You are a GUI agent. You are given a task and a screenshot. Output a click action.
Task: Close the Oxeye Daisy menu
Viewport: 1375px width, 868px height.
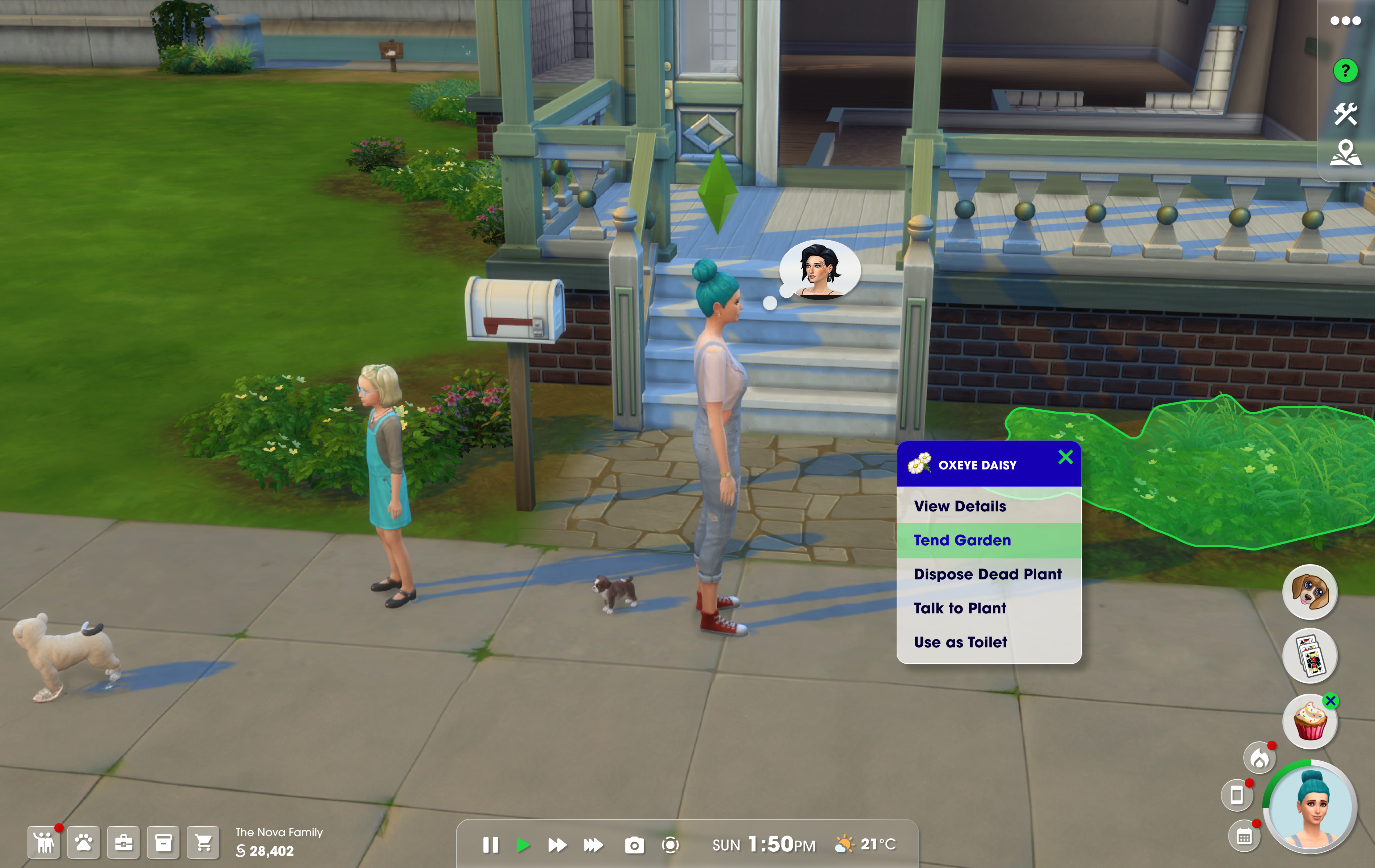point(1065,457)
